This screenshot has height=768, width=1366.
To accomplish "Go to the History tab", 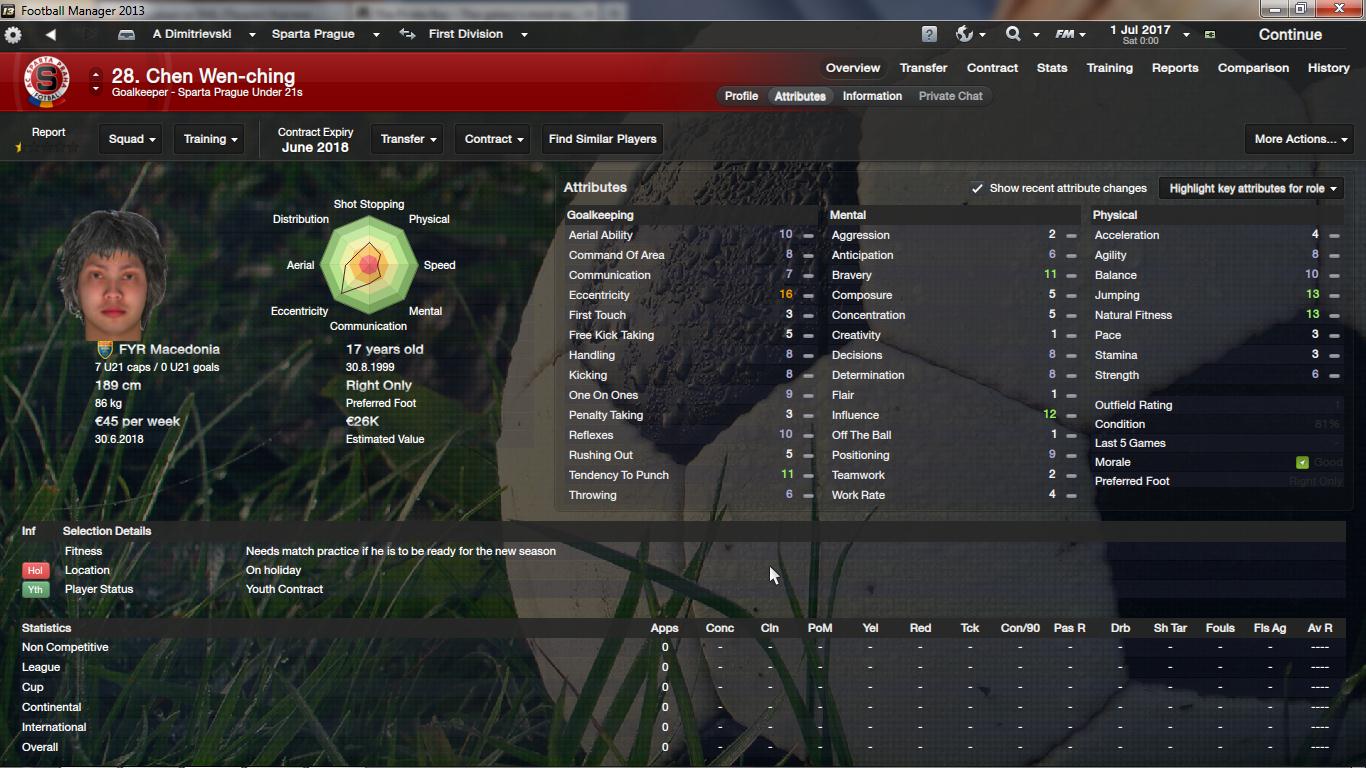I will [1328, 68].
